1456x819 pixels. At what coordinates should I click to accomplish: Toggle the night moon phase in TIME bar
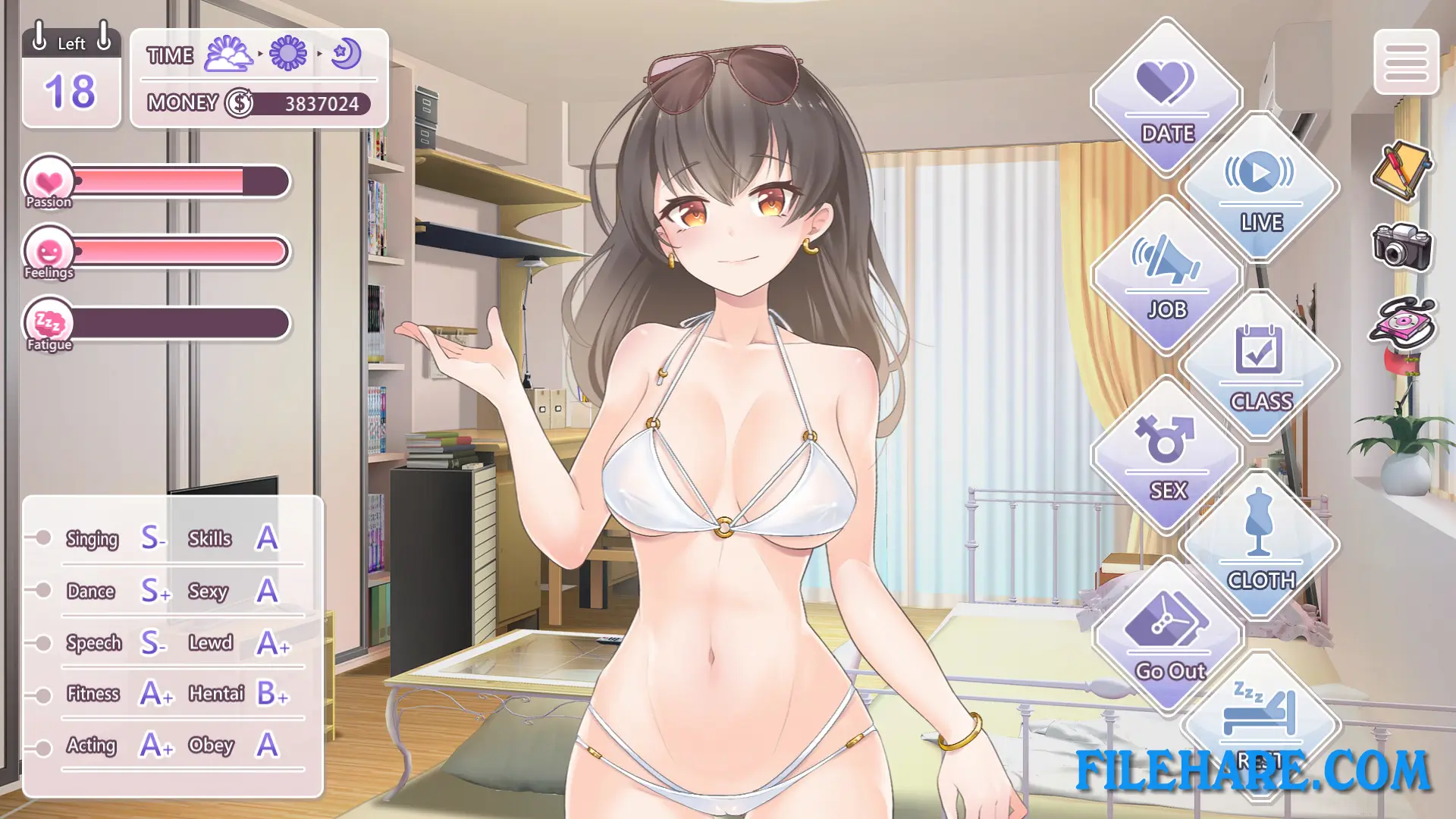[346, 53]
